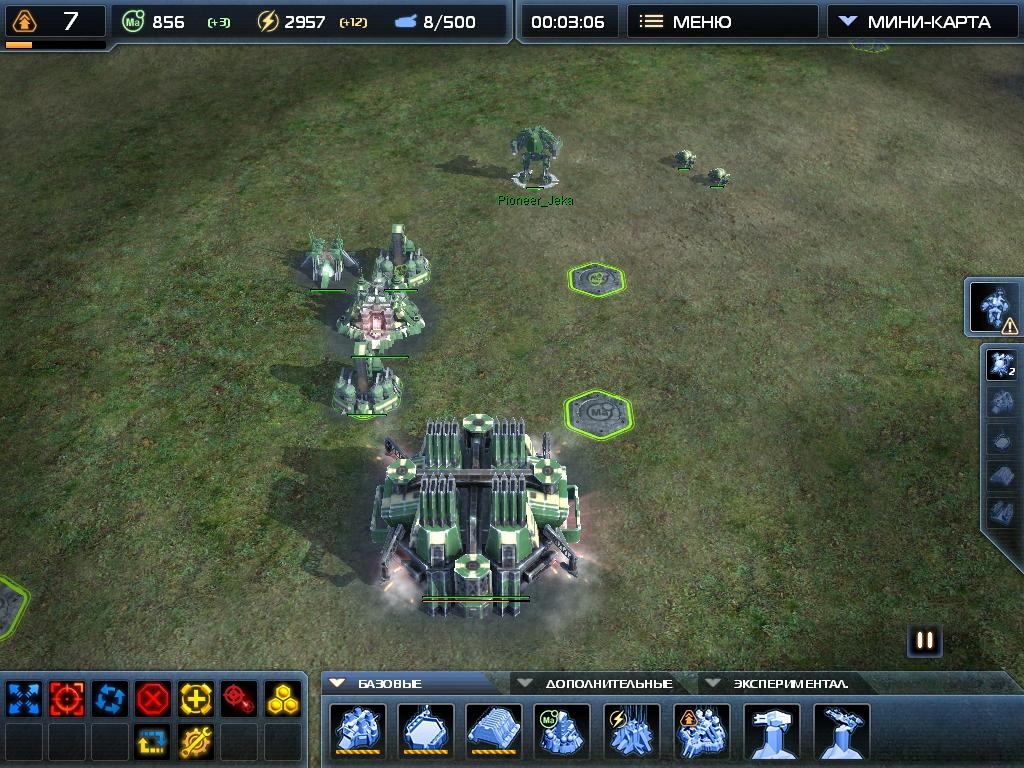Switch to the БАЗОВЫЕ build tab
Viewport: 1024px width, 768px height.
tap(389, 684)
